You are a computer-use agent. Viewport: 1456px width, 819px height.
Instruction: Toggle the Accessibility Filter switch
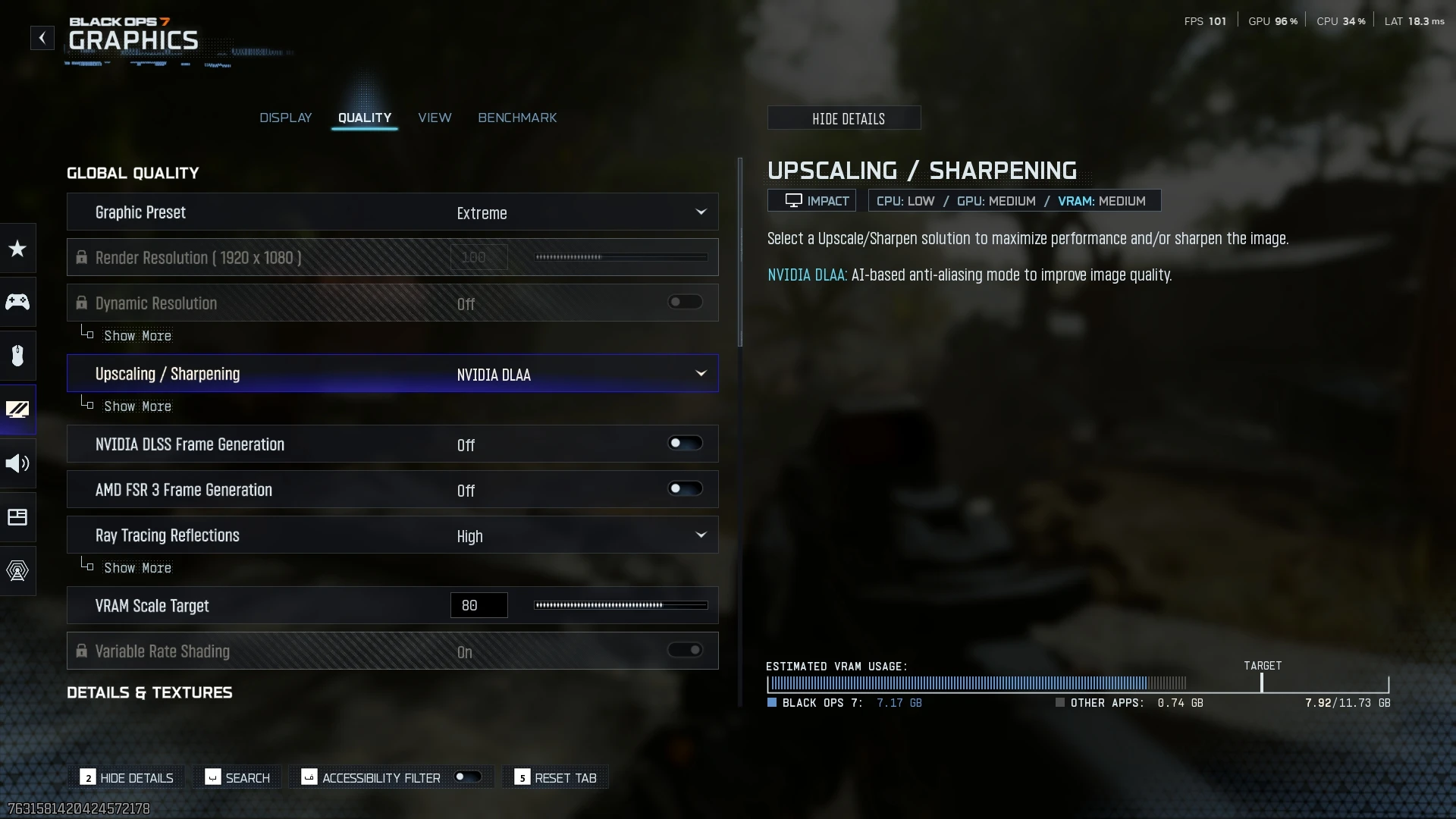tap(467, 777)
